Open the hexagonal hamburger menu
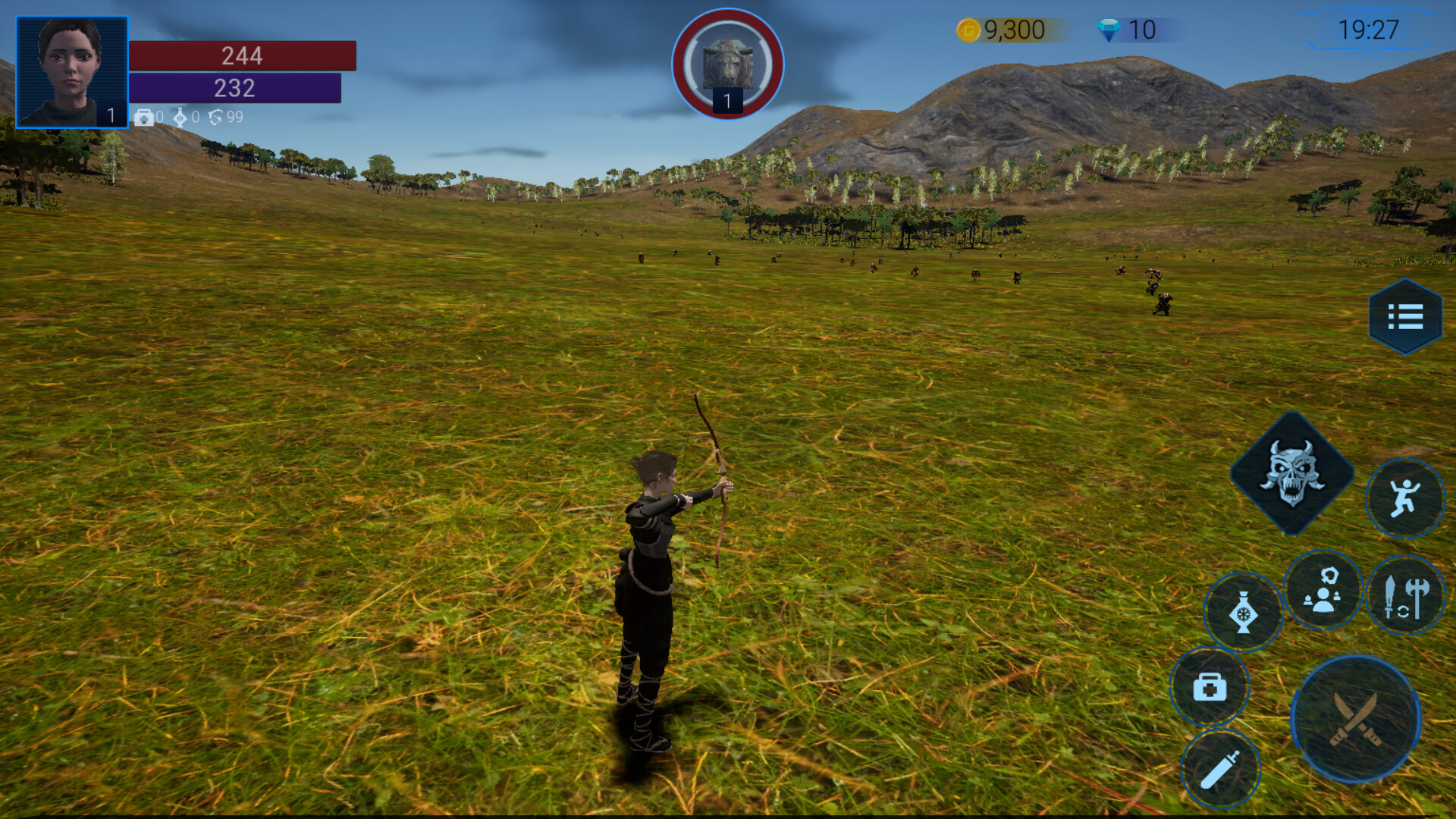 point(1404,317)
